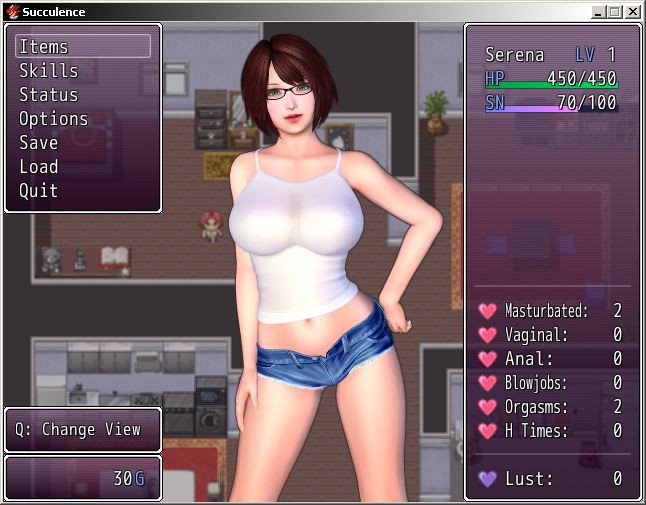This screenshot has width=646, height=505.
Task: Choose the Status menu option
Action: [x=49, y=95]
